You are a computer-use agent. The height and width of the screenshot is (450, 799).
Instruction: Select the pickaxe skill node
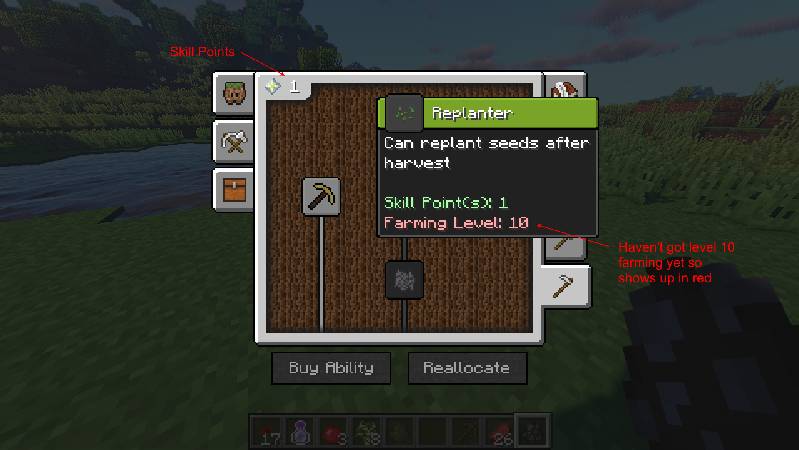click(322, 197)
